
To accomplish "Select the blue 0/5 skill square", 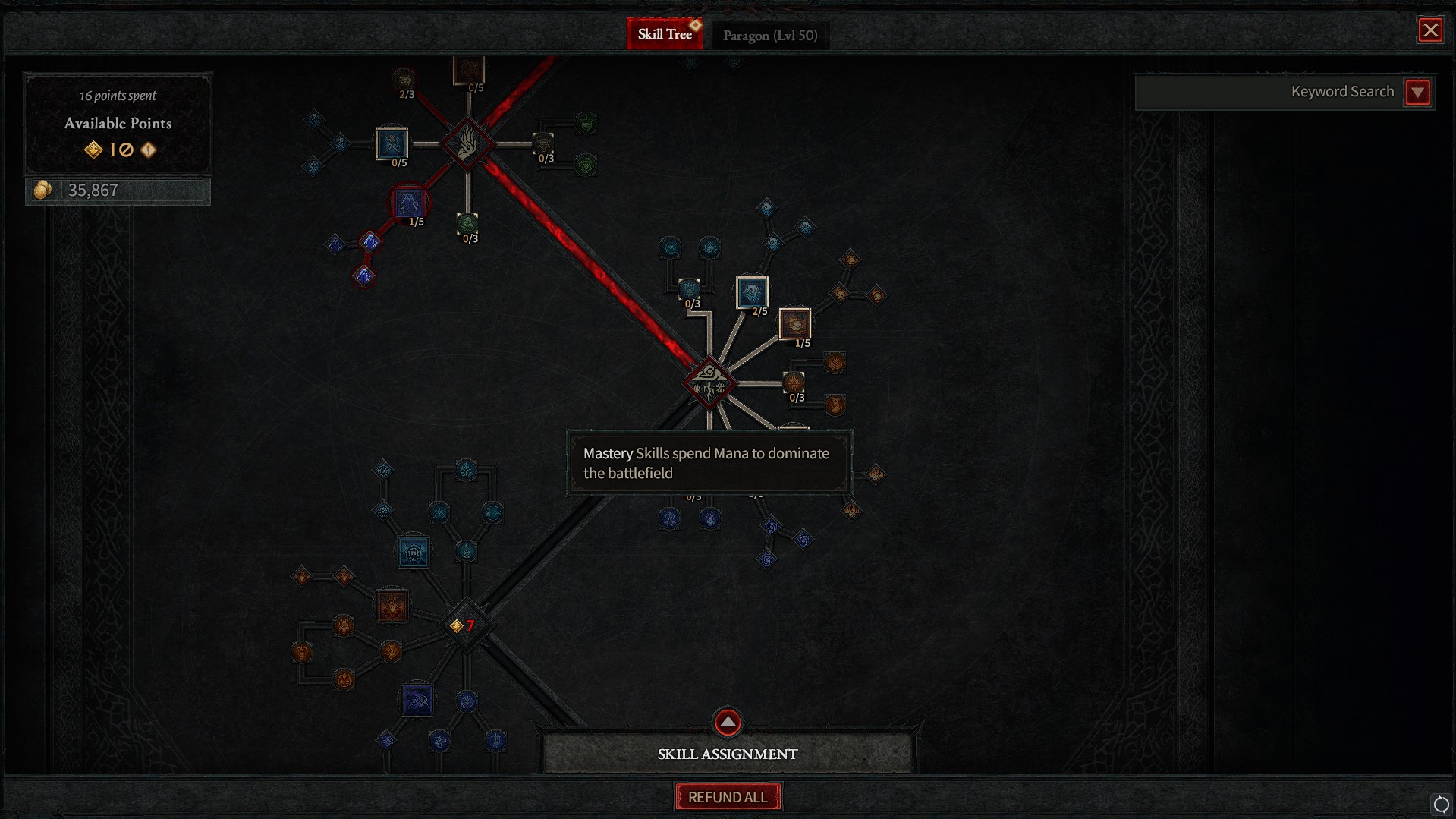I will click(x=391, y=144).
